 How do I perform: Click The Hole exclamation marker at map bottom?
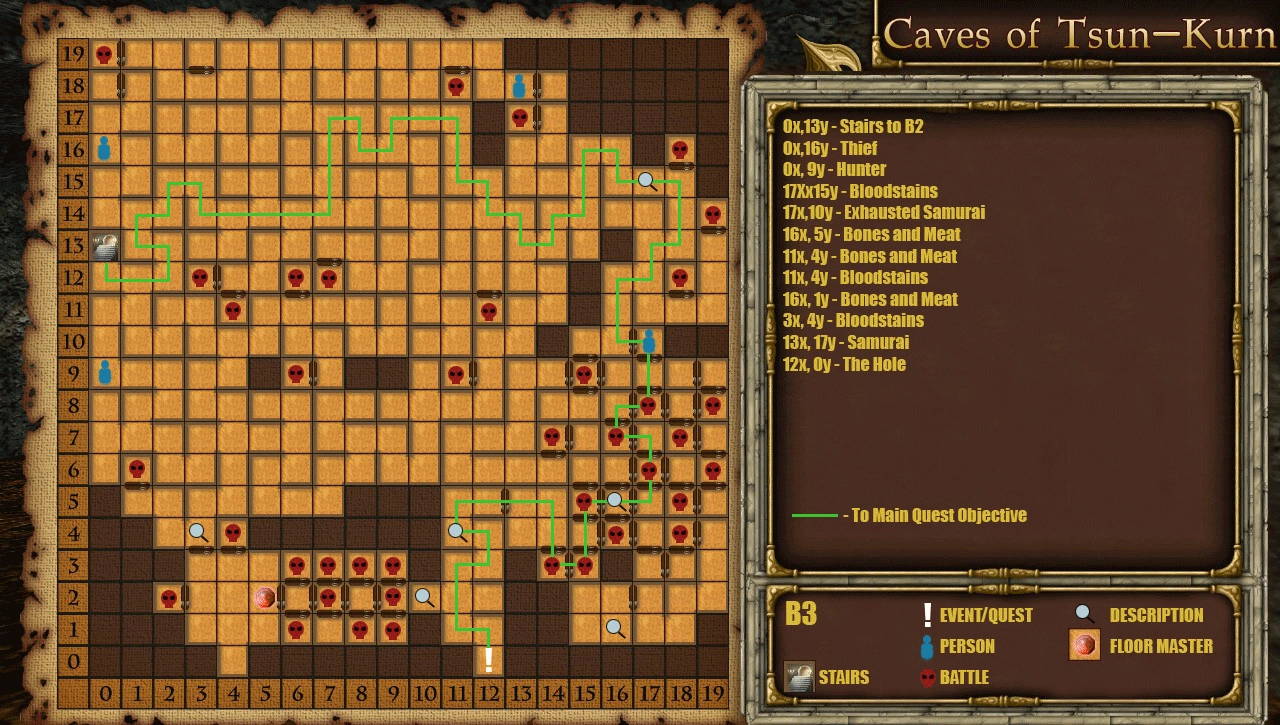(x=487, y=658)
